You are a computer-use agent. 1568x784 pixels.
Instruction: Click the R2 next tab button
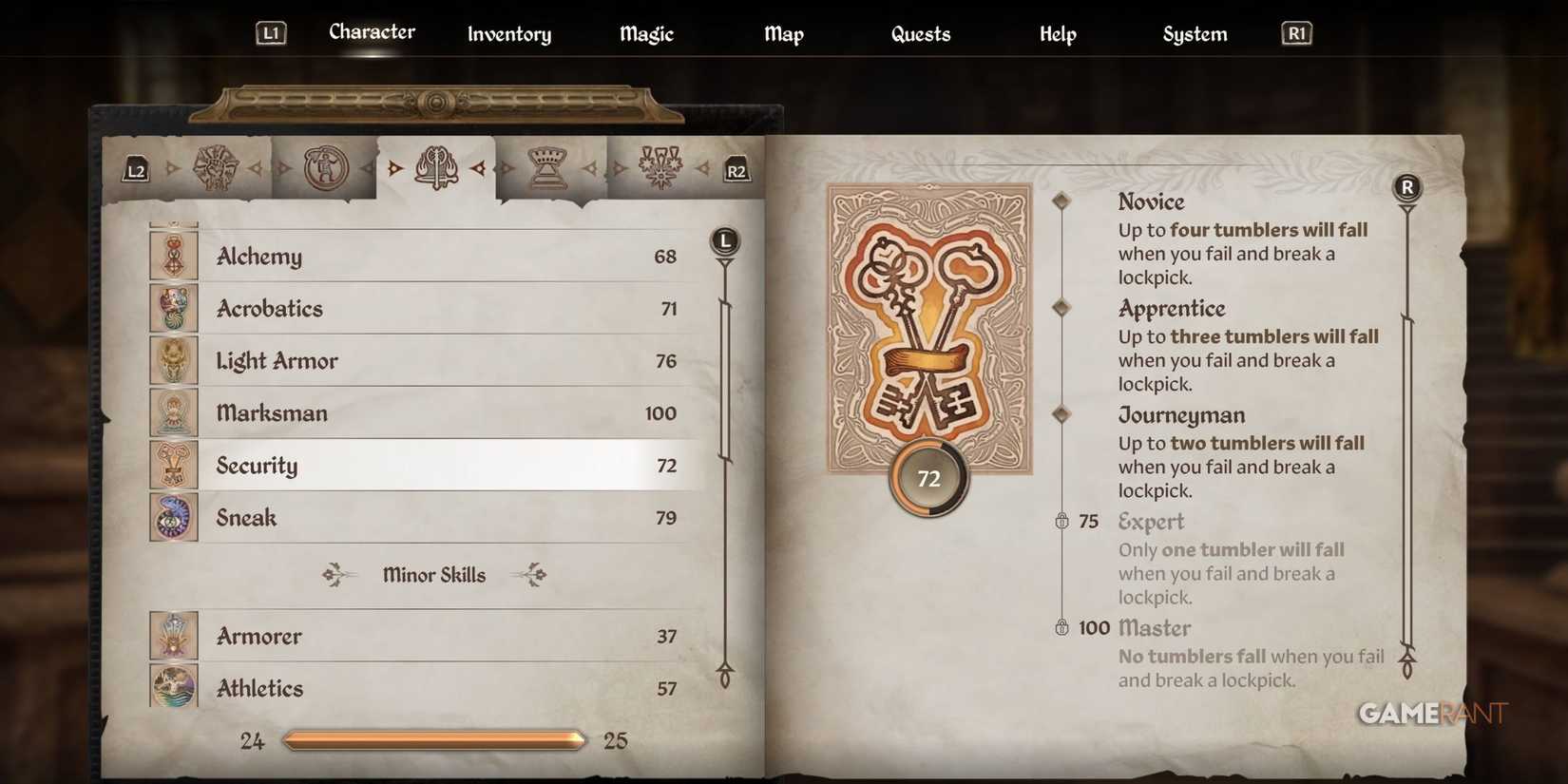coord(738,171)
